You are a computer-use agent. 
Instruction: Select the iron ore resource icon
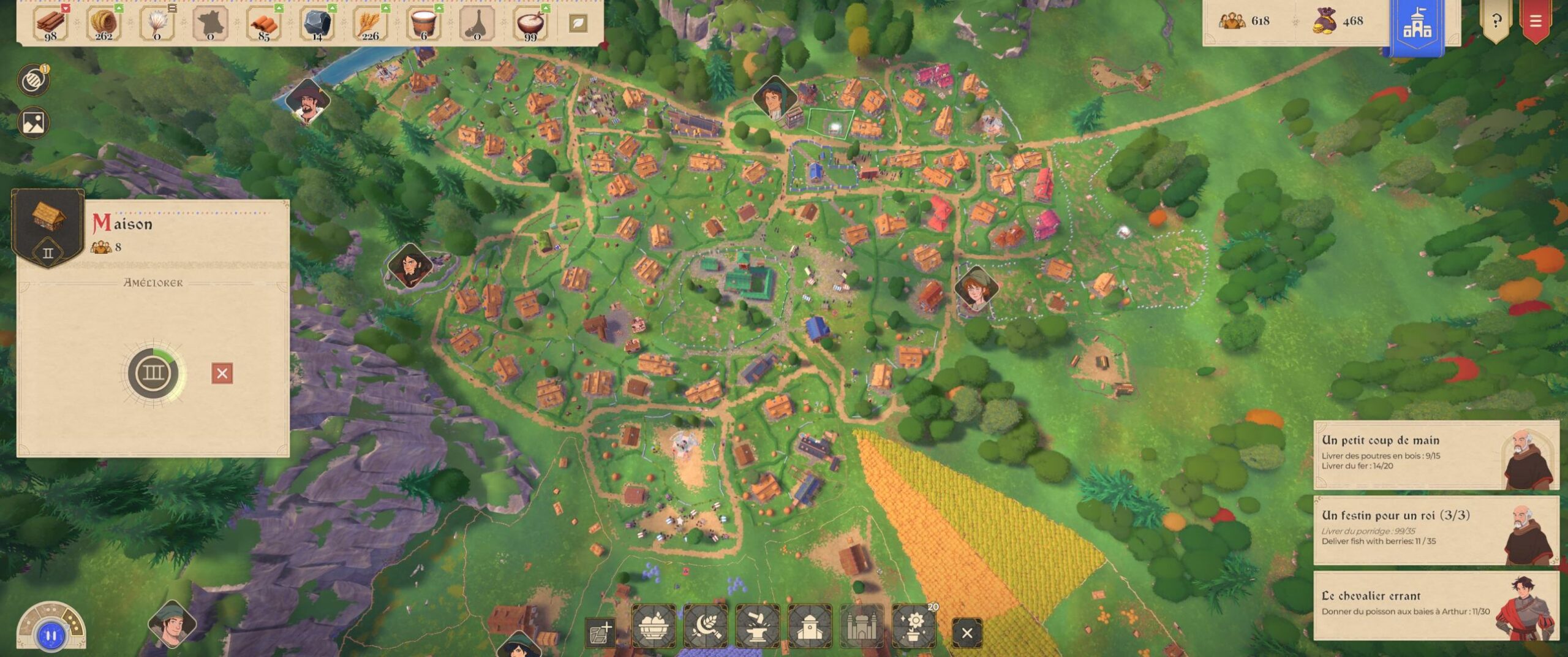point(317,23)
